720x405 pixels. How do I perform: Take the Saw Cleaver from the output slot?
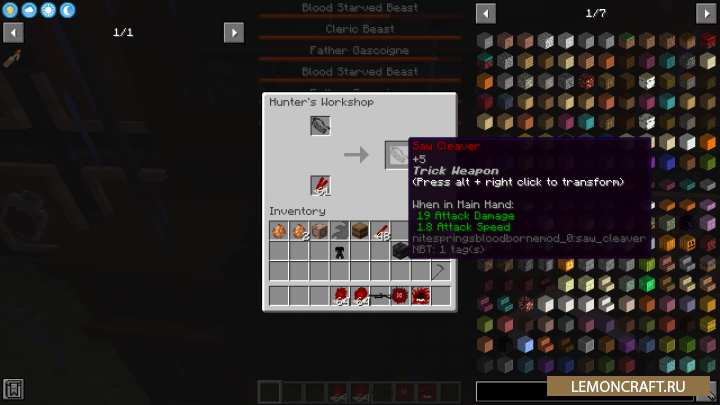click(x=397, y=154)
